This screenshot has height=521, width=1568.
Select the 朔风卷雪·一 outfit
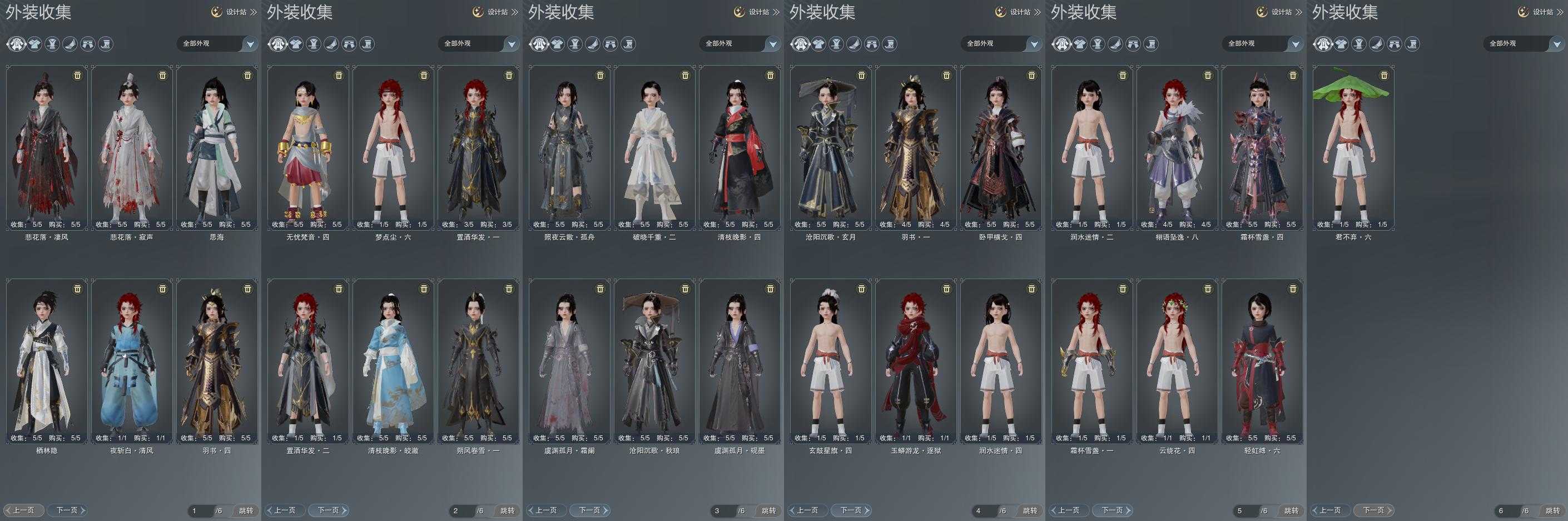pos(478,360)
